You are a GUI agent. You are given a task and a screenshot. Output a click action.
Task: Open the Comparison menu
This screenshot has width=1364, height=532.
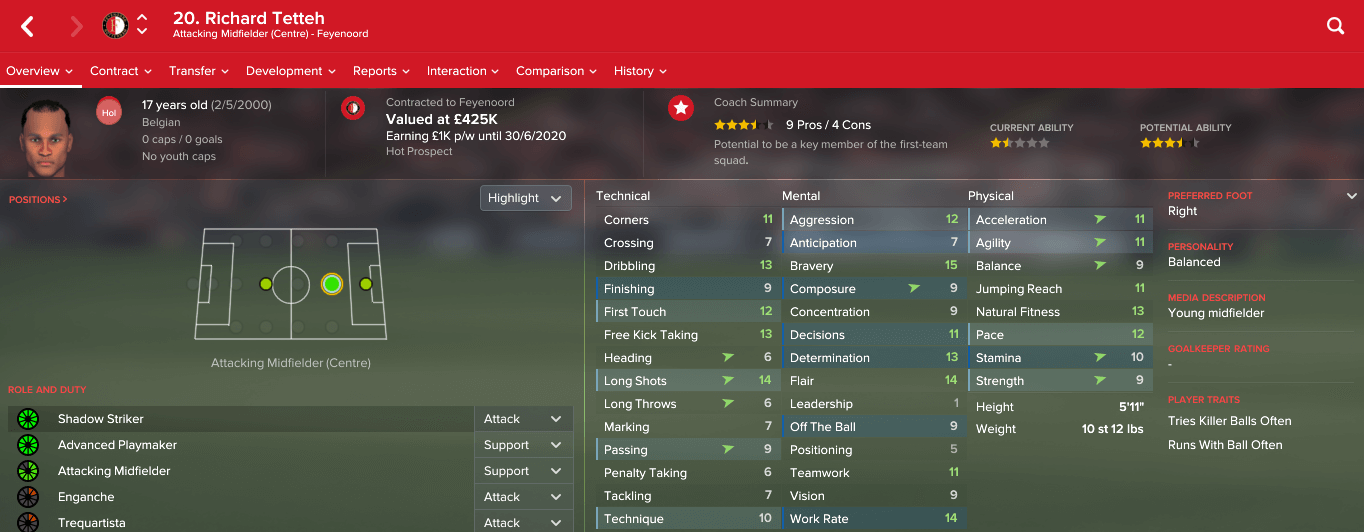(556, 71)
